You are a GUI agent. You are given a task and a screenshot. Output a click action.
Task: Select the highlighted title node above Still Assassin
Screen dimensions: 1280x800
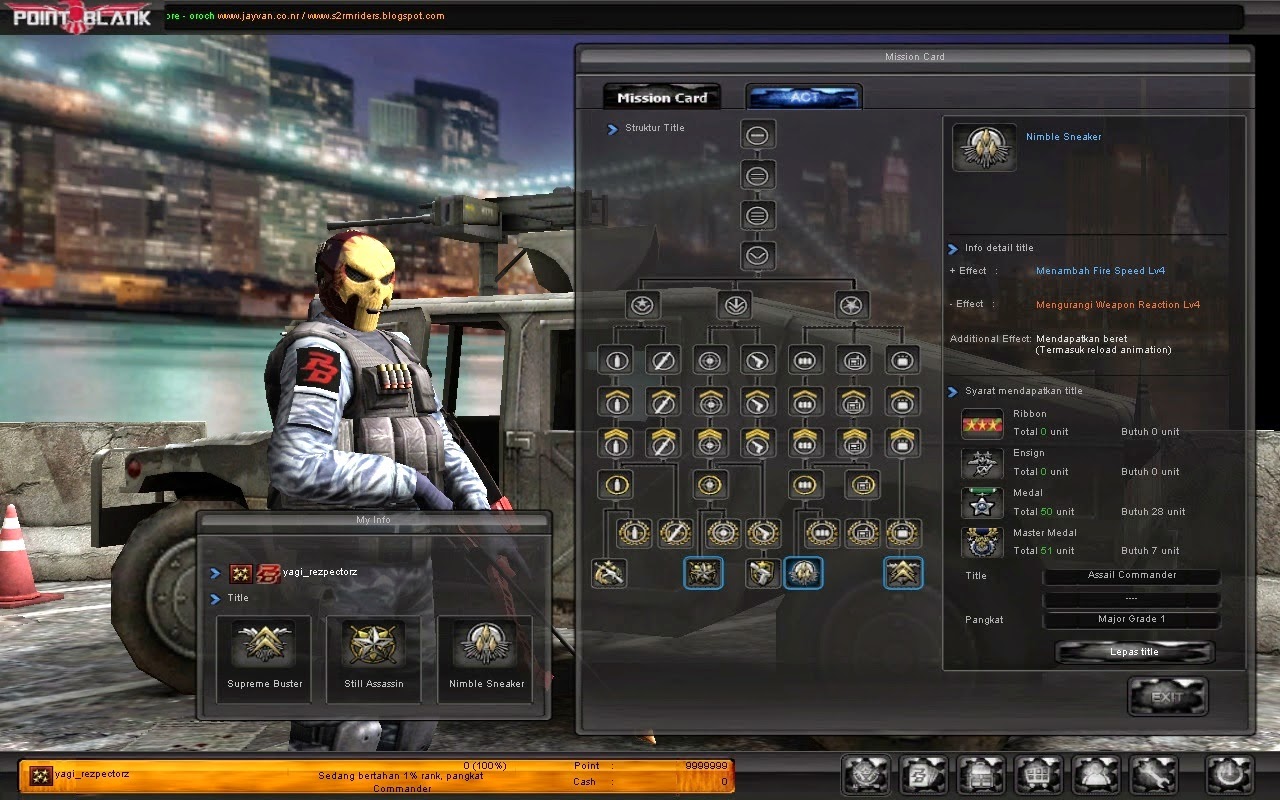point(703,573)
